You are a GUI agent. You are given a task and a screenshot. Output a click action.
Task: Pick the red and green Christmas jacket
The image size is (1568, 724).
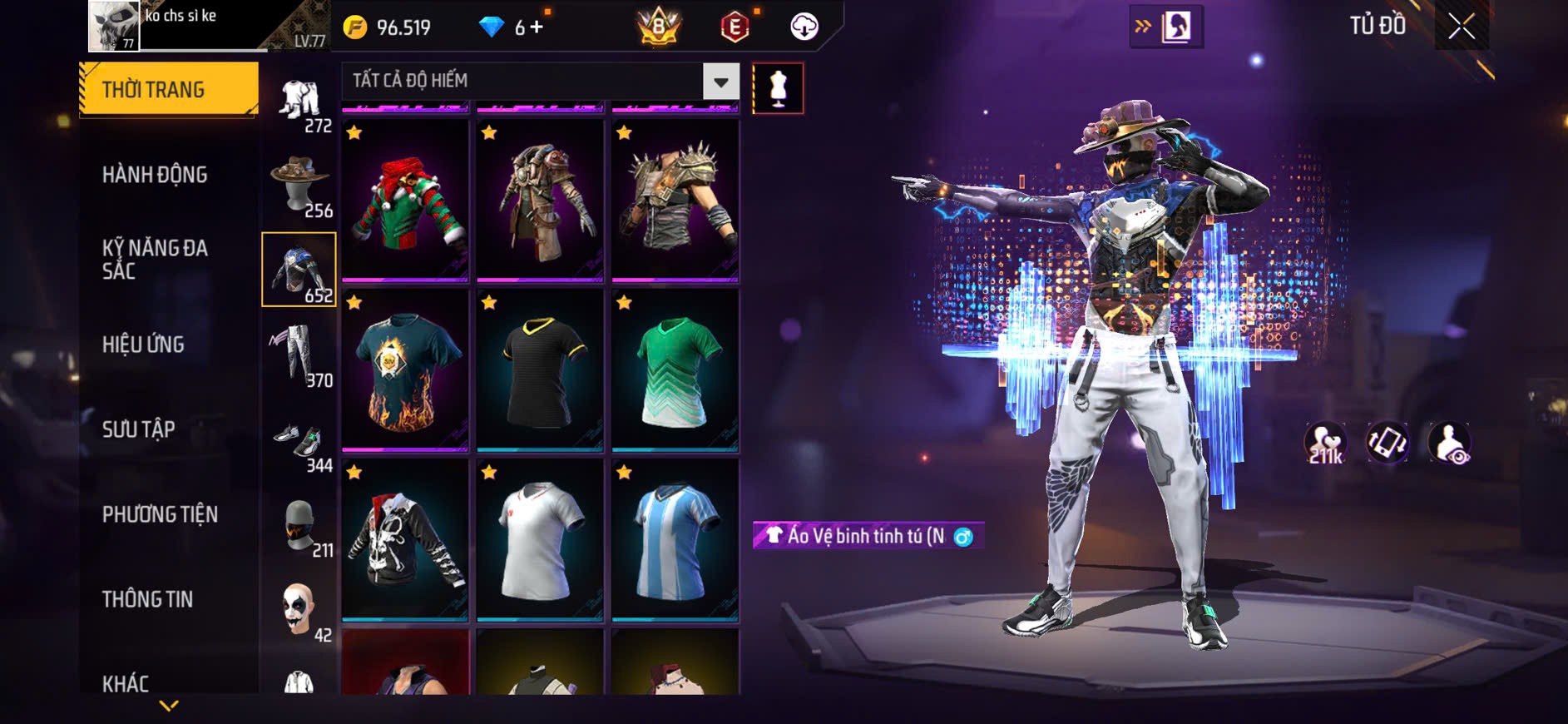(405, 201)
